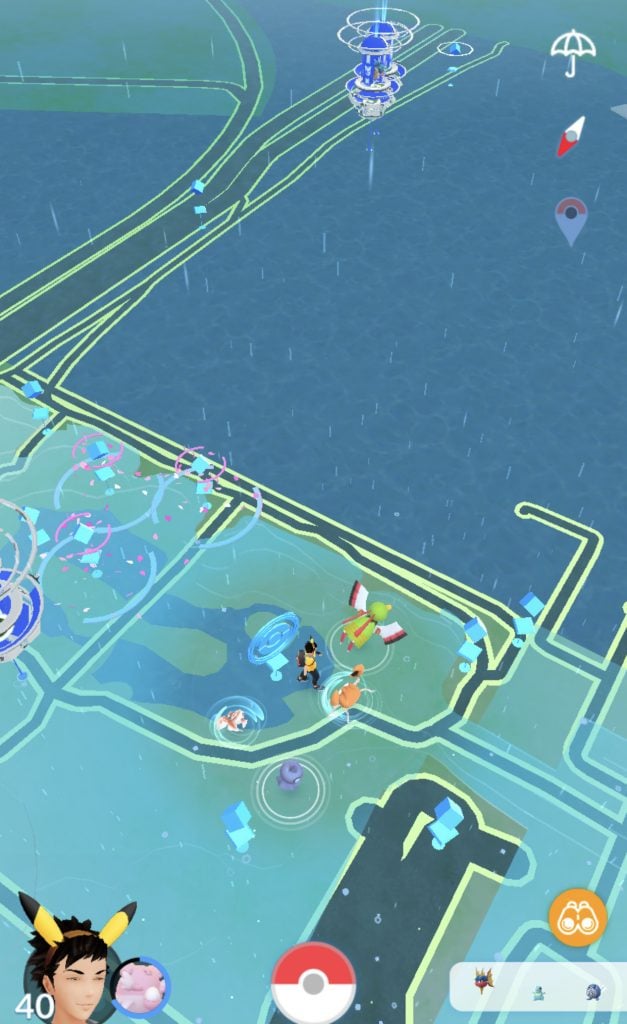Screen dimensions: 627x1024
Task: Open the main menu with the Poké Ball button
Action: (x=313, y=983)
